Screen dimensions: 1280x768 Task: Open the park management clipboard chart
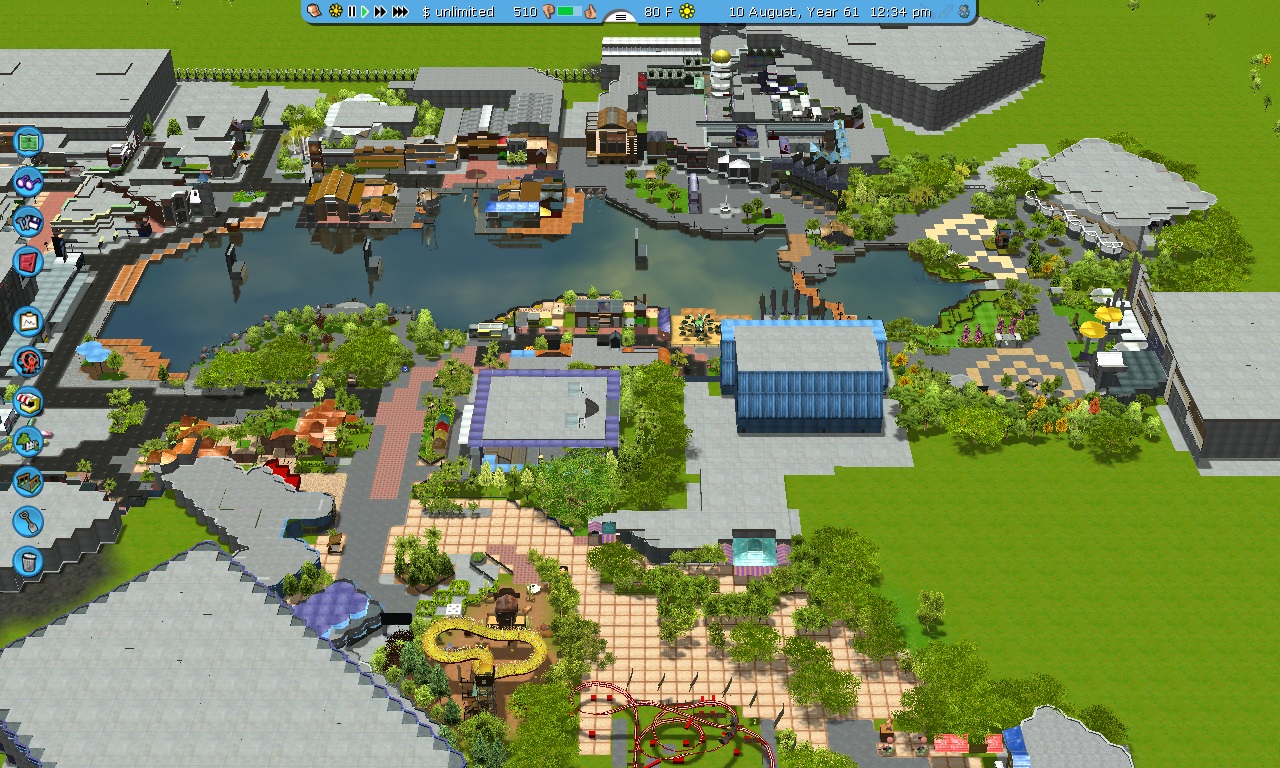[28, 322]
